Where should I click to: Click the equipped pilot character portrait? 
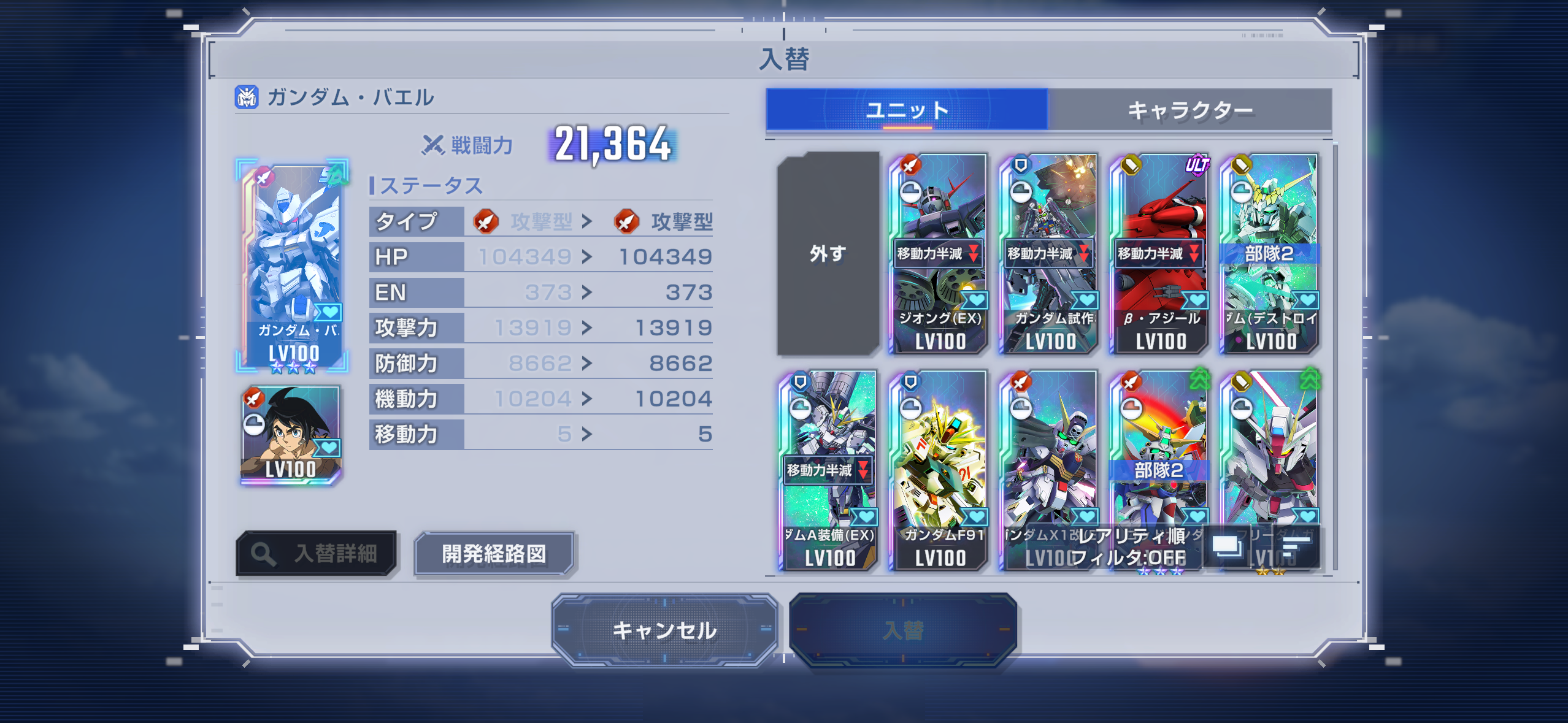291,435
